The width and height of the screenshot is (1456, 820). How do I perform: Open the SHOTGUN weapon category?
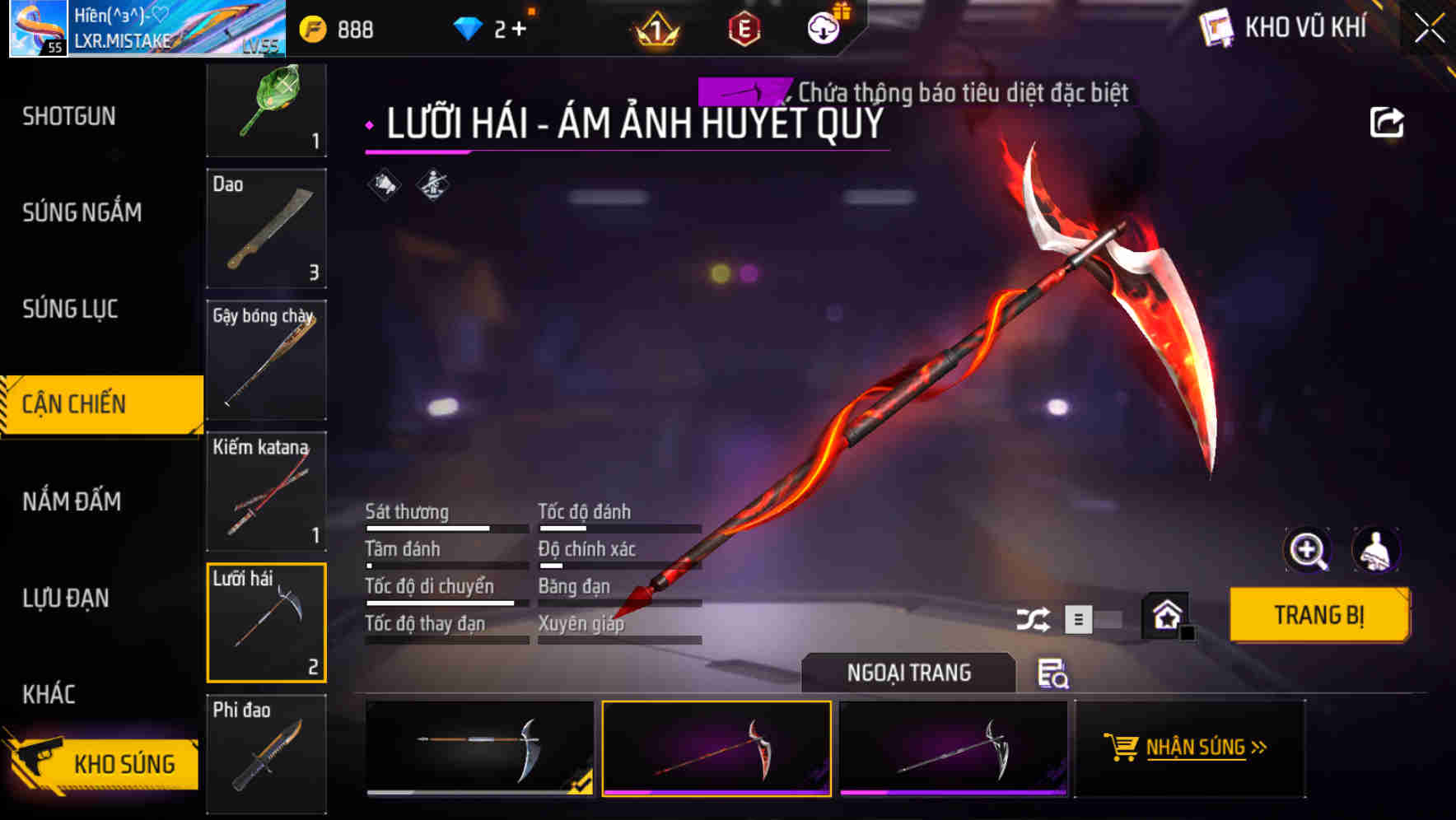click(x=68, y=116)
